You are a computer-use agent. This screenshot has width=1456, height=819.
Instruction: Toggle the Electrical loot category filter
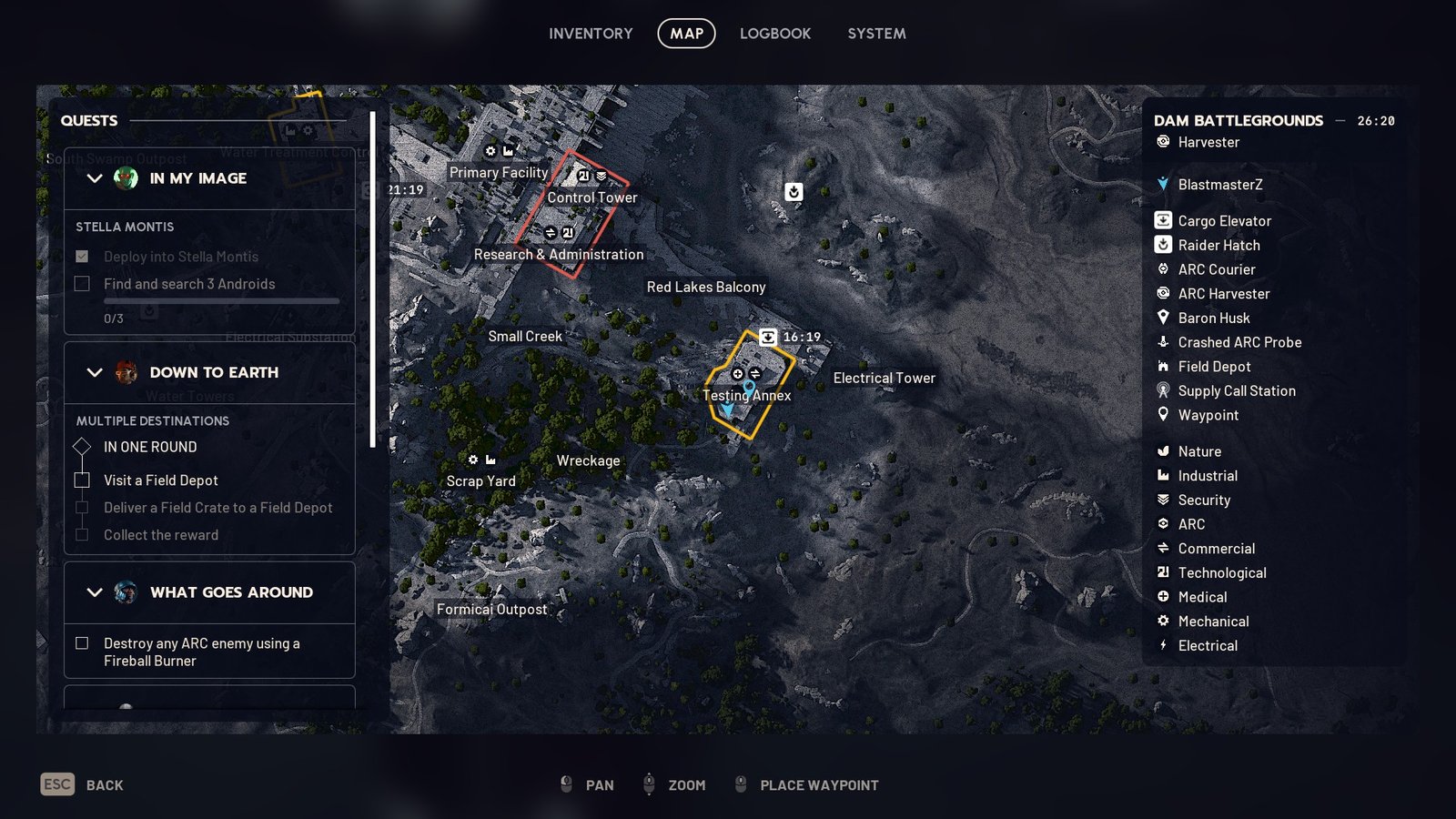[x=1208, y=646]
